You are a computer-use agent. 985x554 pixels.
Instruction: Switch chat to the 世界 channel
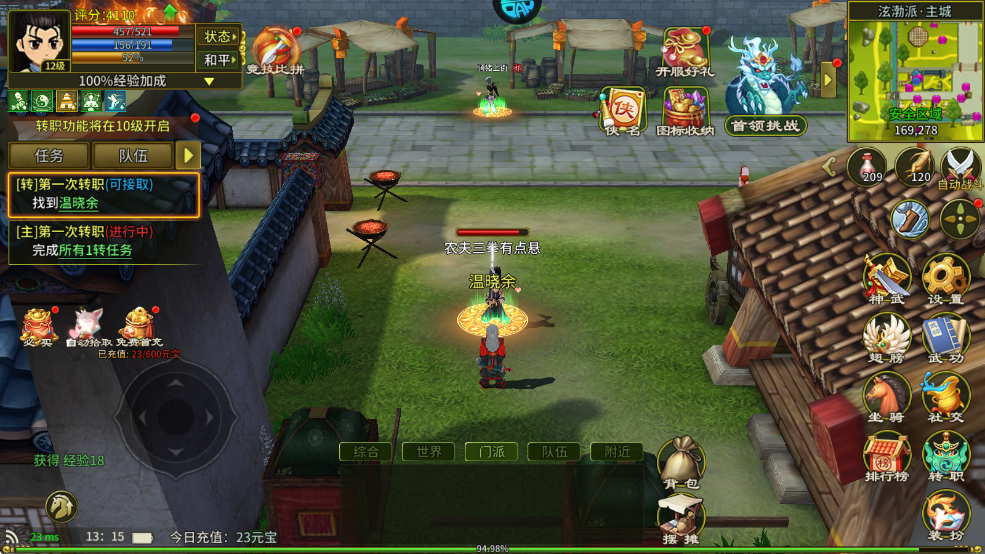428,452
